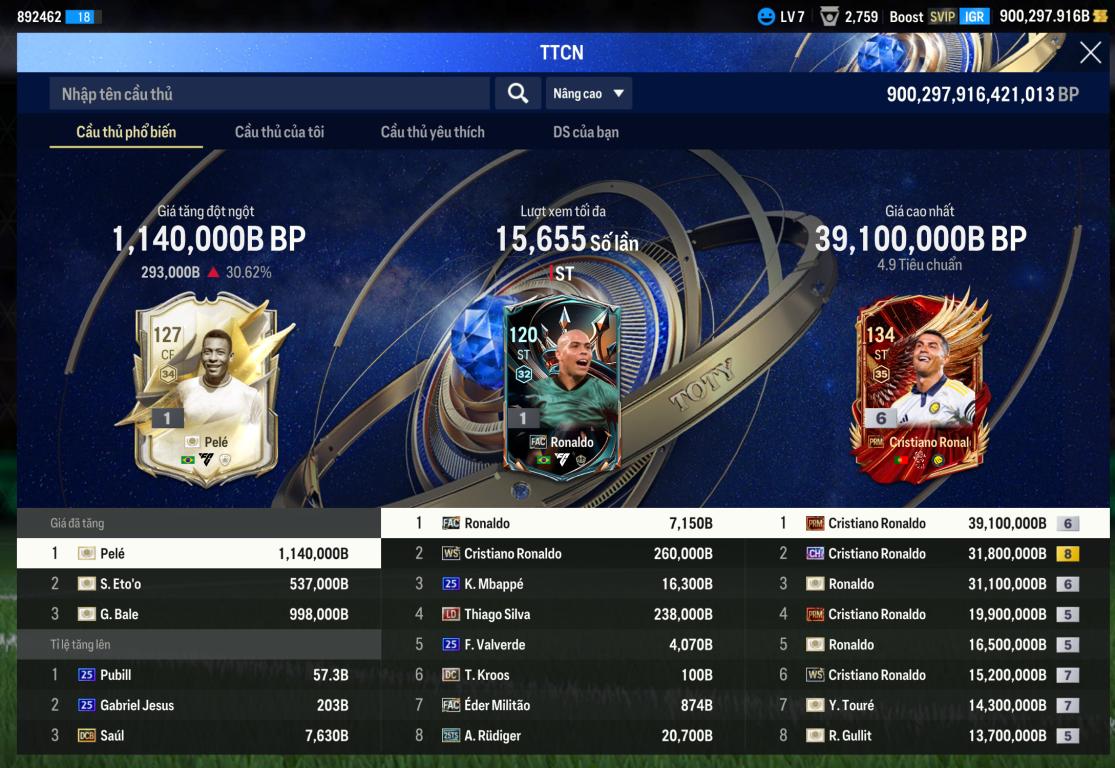This screenshot has width=1115, height=768.
Task: Open the 134 ST Cristiano Ronaldo card
Action: coord(920,388)
